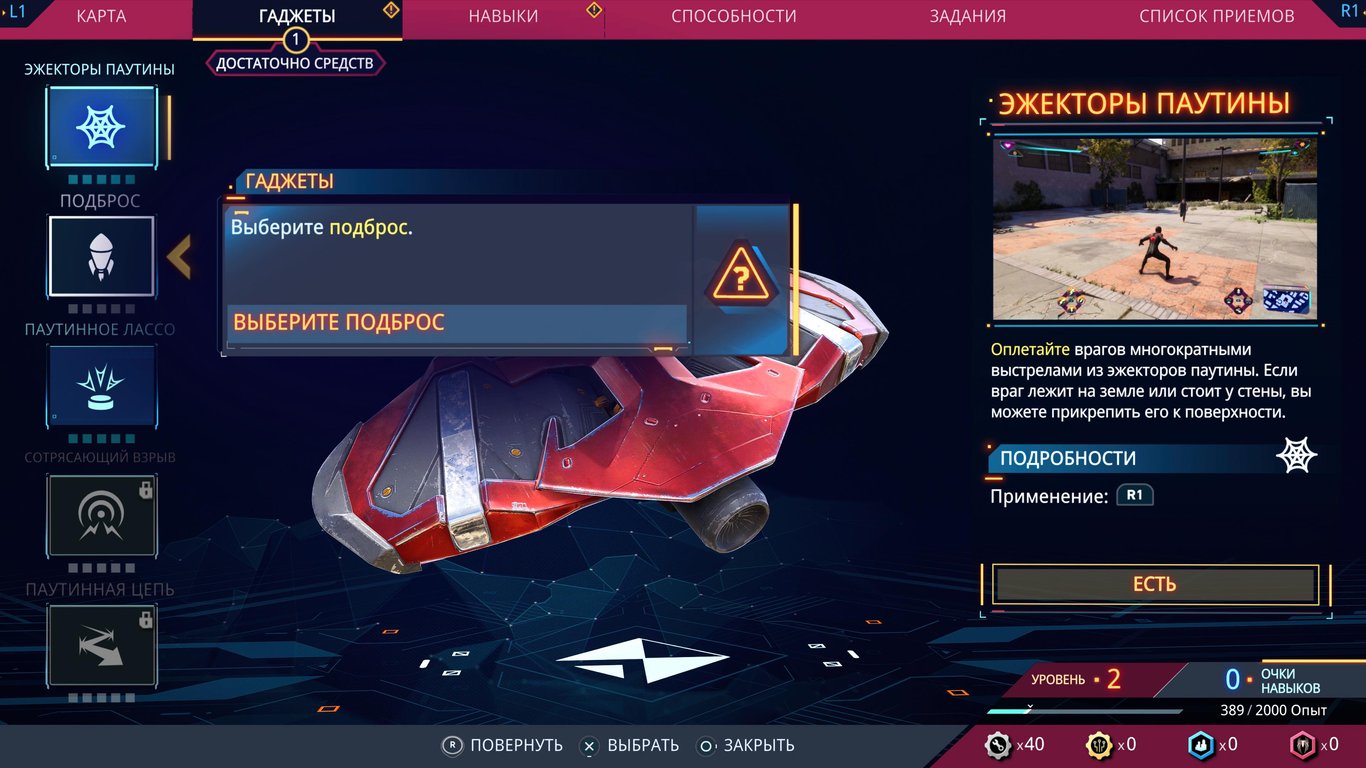Select the Эжекторы паутины web gadget slot
This screenshot has width=1366, height=768.
pos(101,127)
